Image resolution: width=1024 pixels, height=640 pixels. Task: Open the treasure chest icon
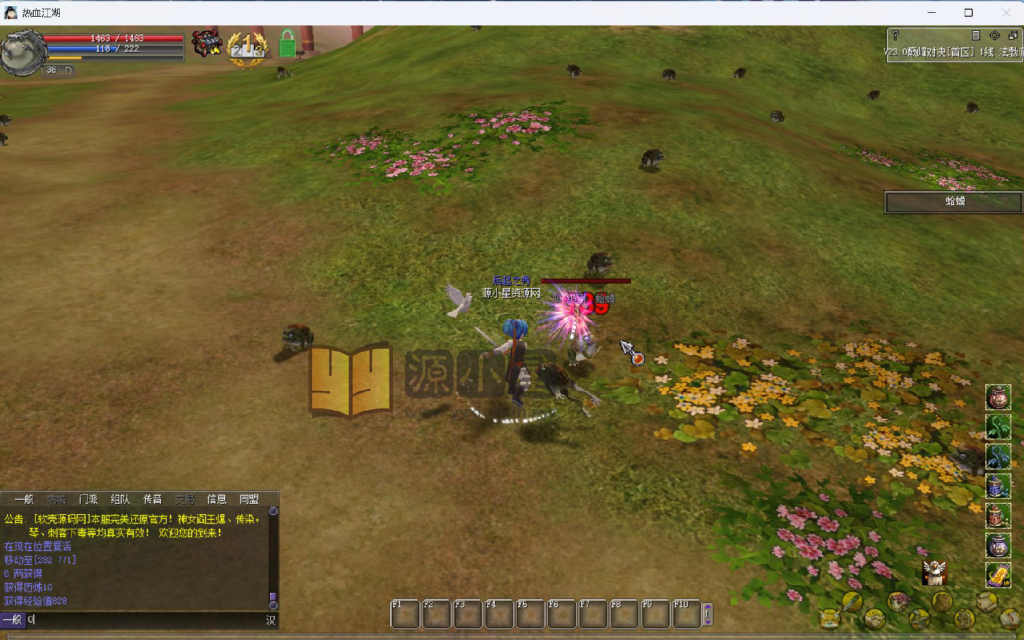coord(207,43)
